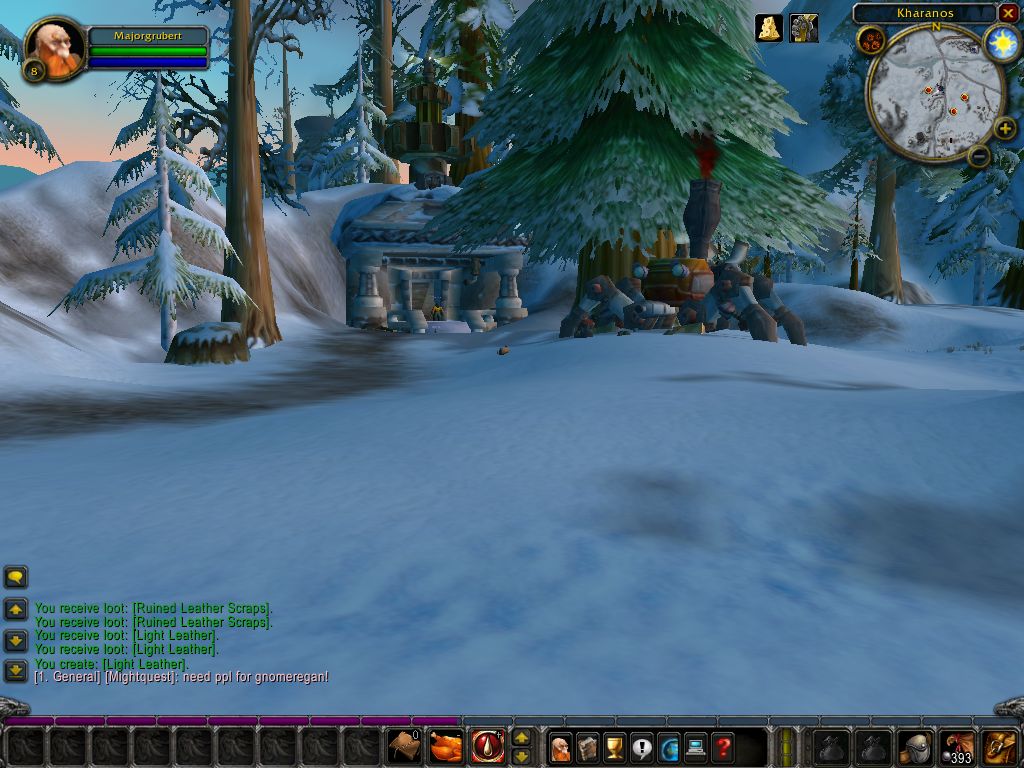Open the chat speech bubble menu

tap(16, 577)
